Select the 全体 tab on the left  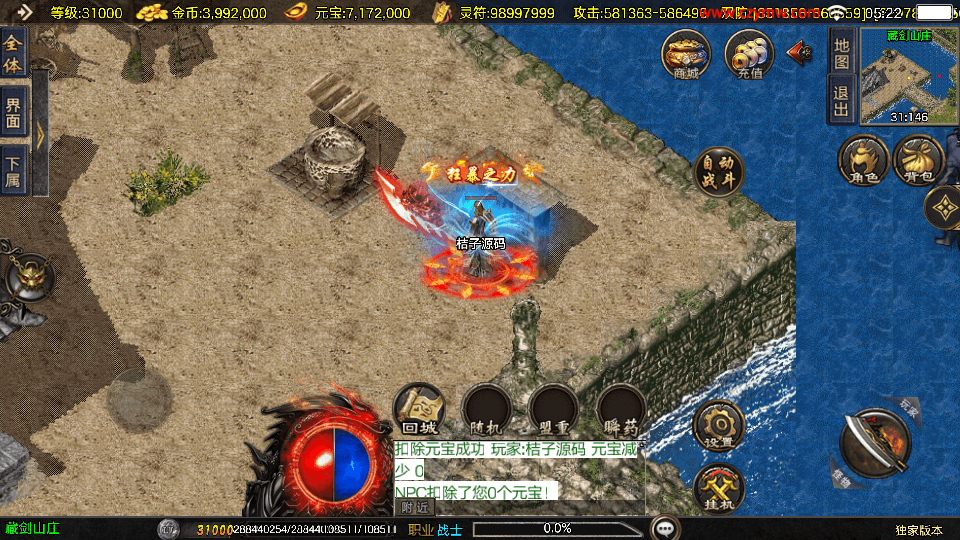[14, 48]
